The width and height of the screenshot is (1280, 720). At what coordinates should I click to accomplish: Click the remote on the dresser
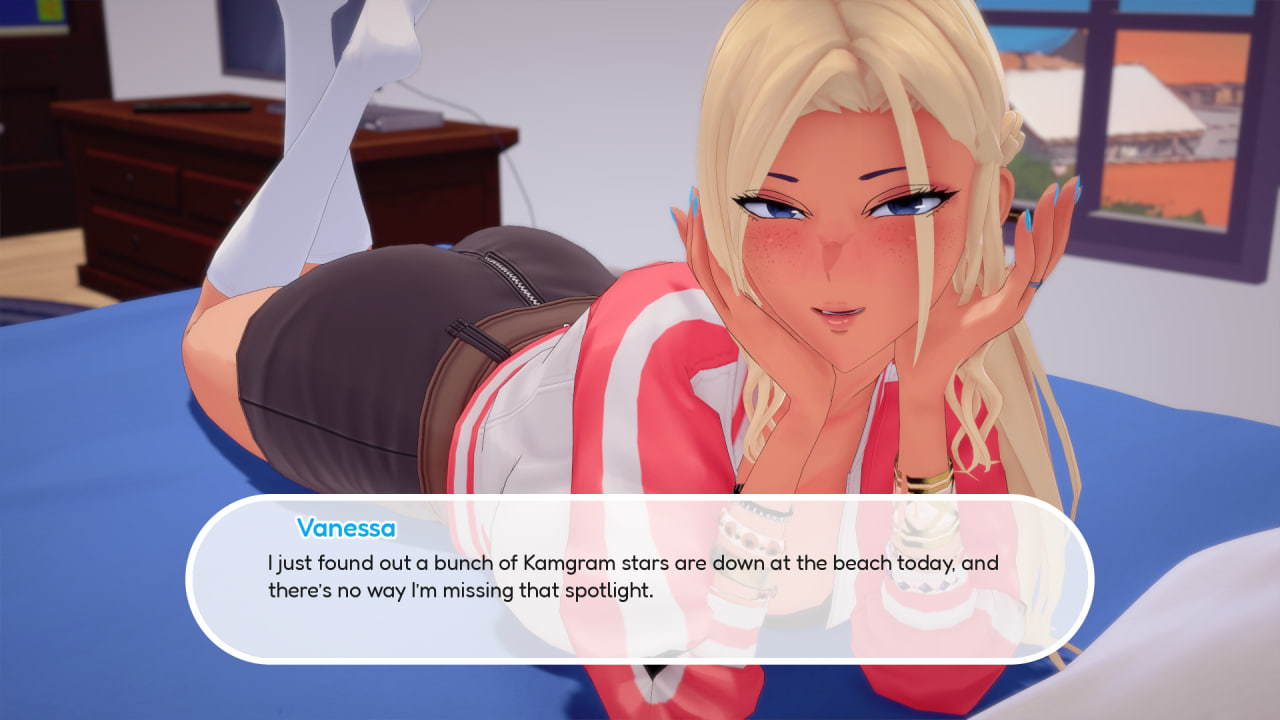pos(190,108)
